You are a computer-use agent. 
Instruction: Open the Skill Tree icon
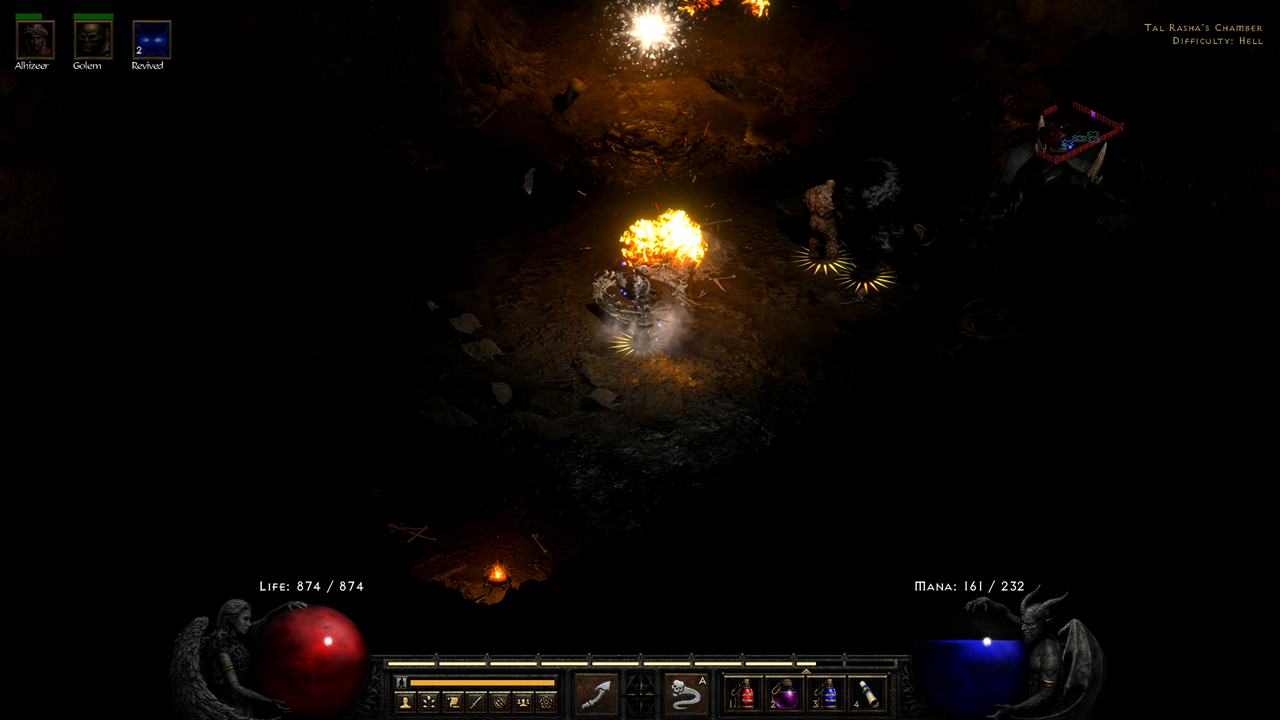tap(427, 701)
